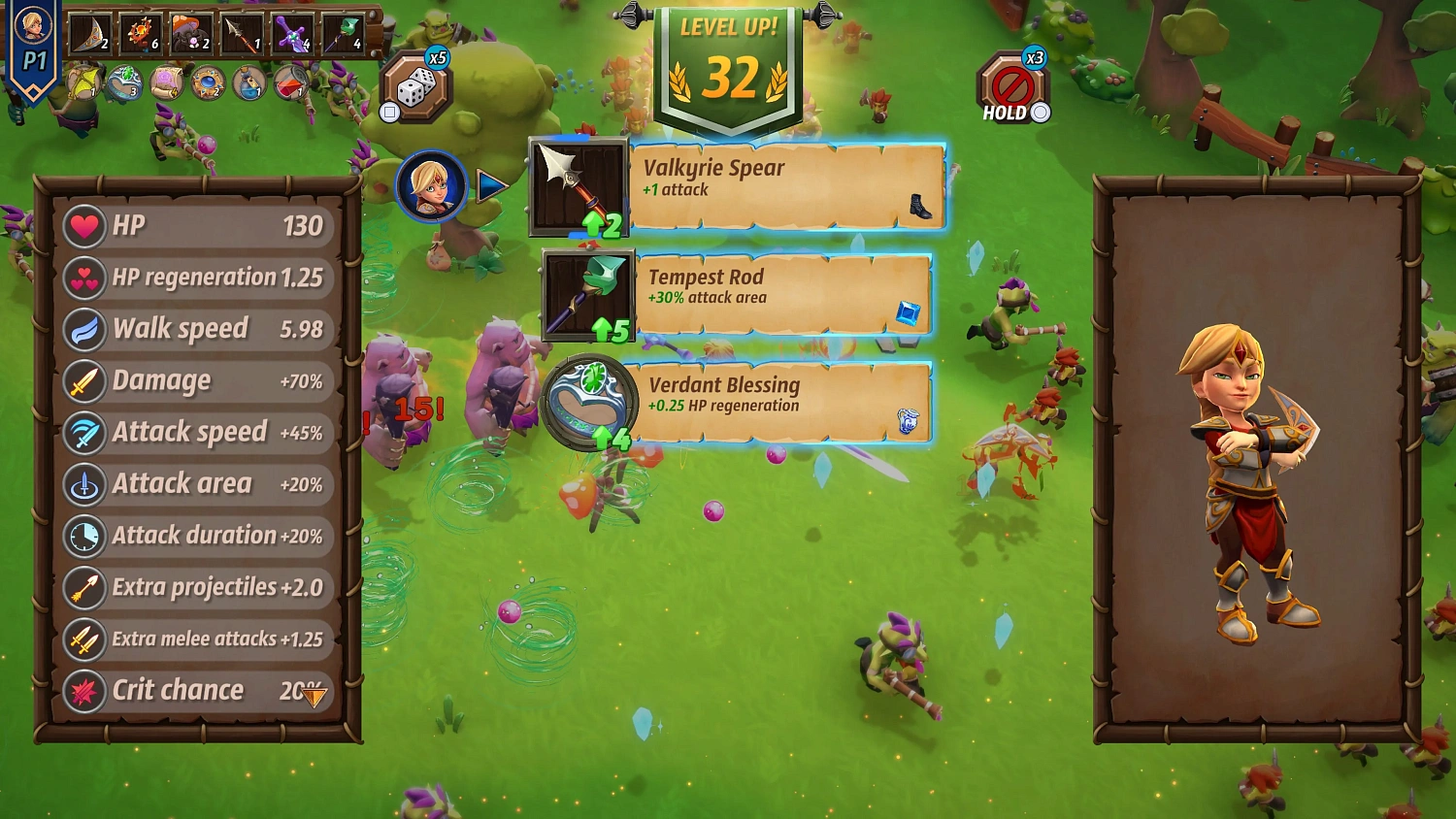Click the square checkbox under the dice button
Screen dimensions: 1456x819
388,112
